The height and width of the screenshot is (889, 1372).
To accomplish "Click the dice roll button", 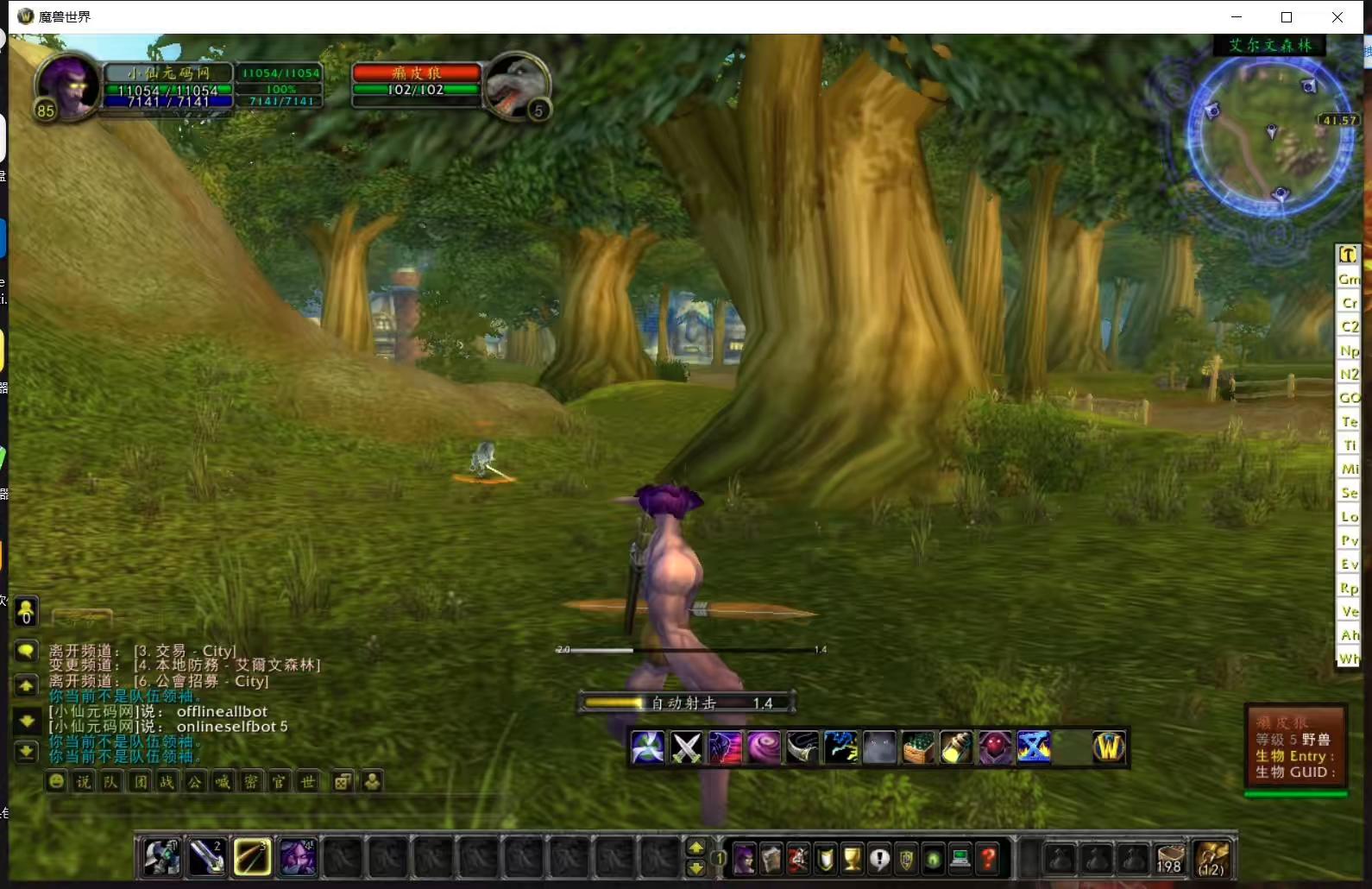I will [343, 782].
